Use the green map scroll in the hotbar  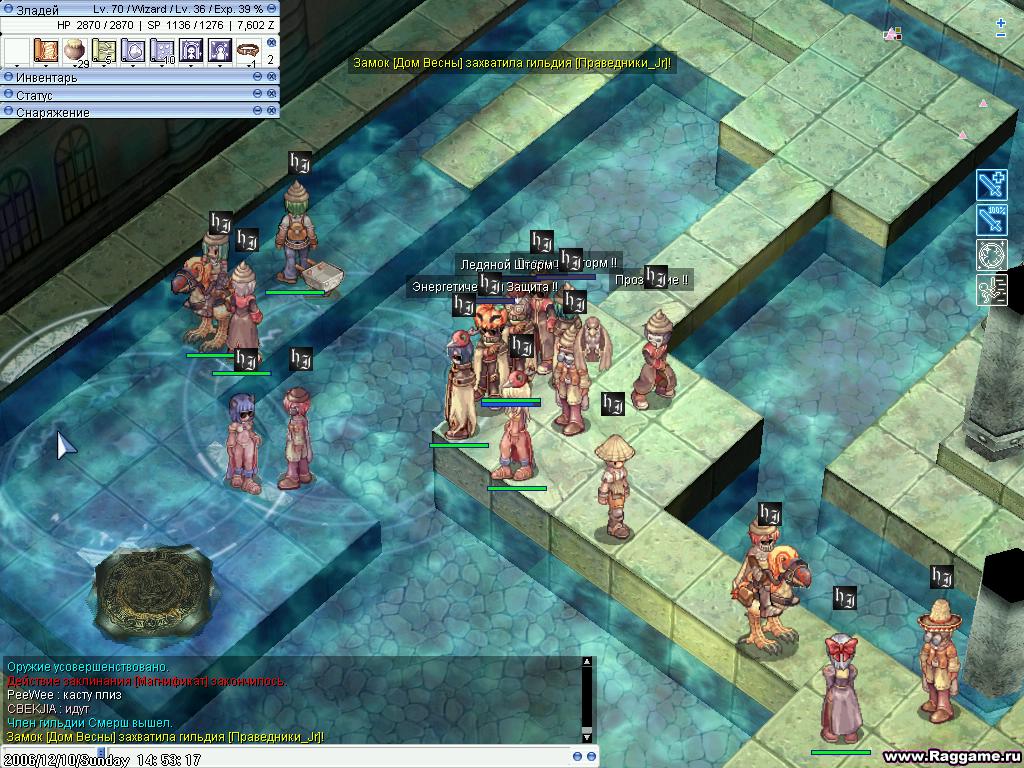[x=104, y=50]
